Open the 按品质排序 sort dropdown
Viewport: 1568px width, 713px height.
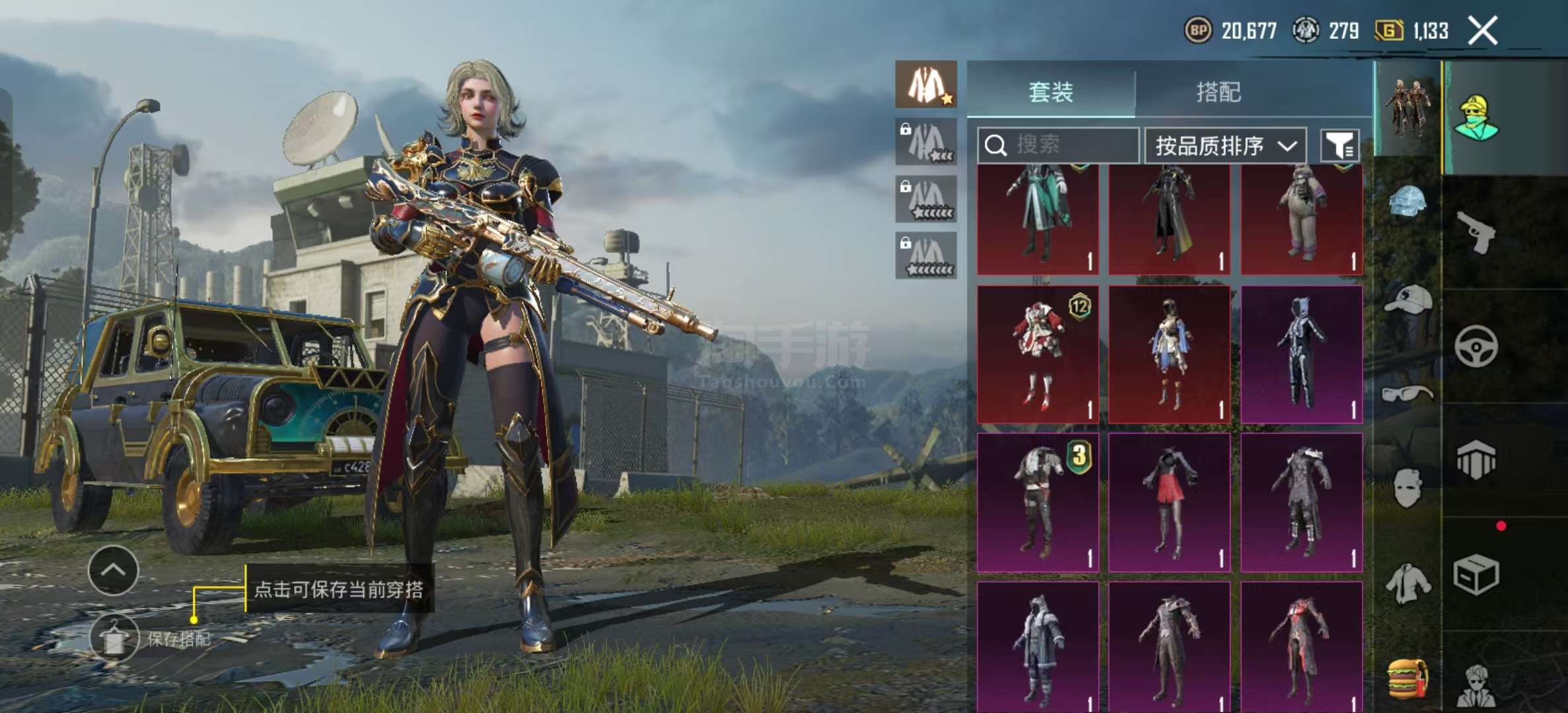point(1225,145)
